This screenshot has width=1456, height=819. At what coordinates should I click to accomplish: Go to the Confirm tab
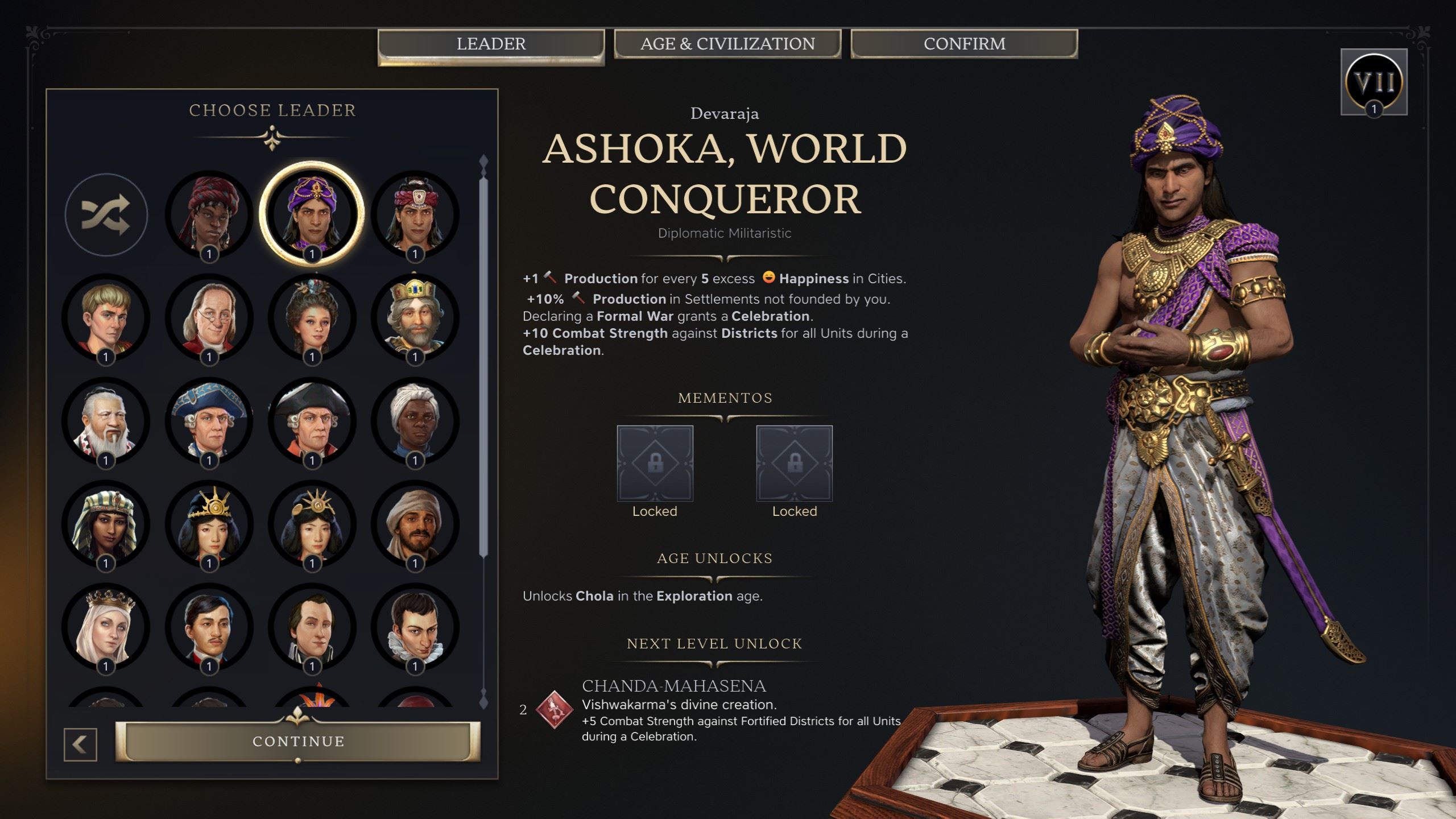(964, 44)
